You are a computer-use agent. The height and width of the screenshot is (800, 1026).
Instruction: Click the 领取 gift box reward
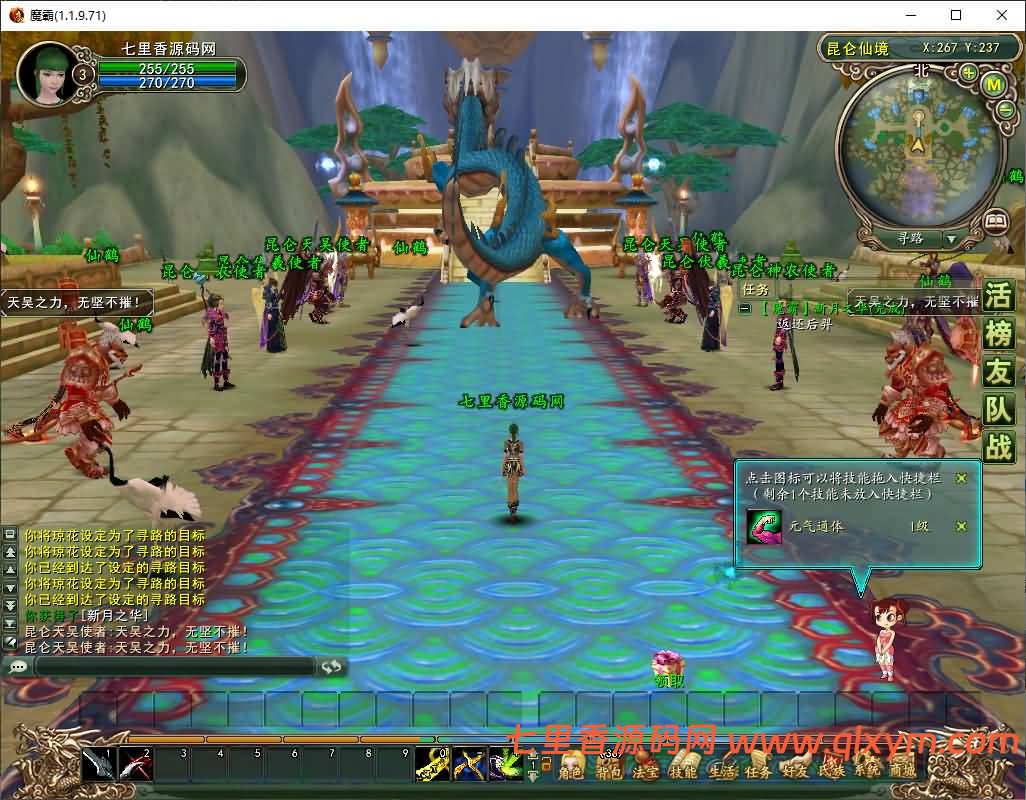tap(668, 663)
